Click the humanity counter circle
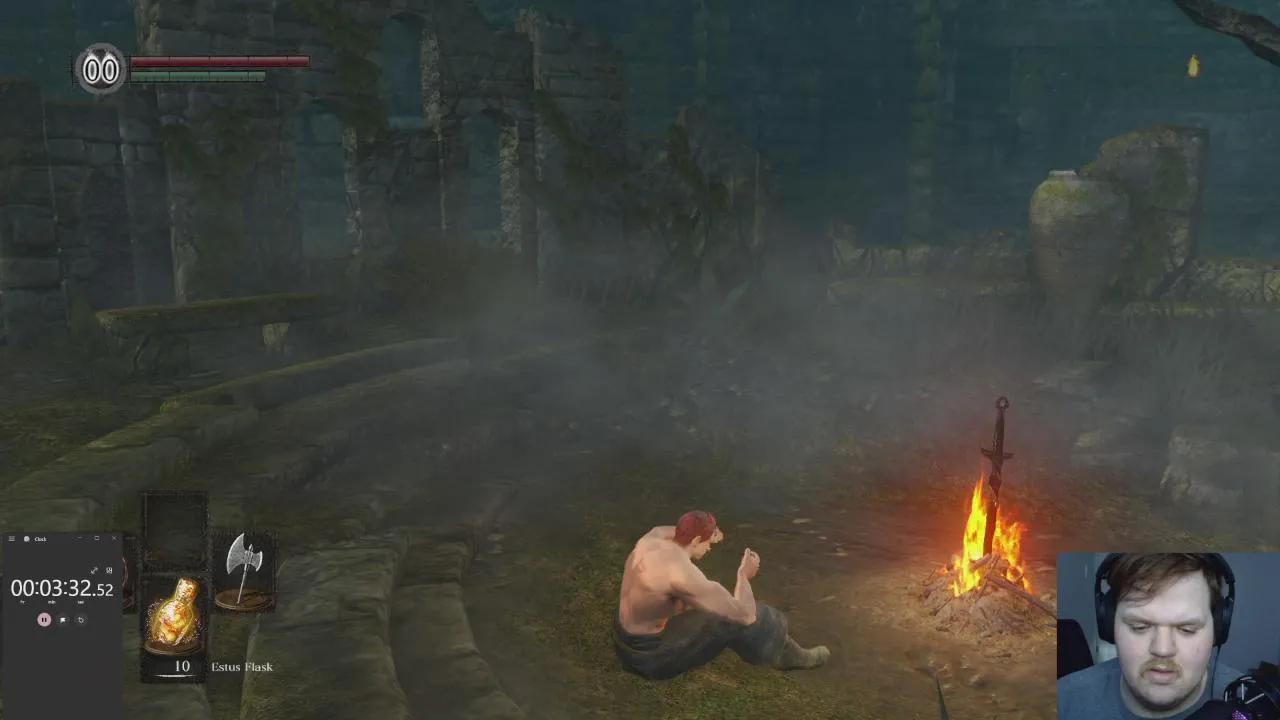Image resolution: width=1280 pixels, height=720 pixels. pyautogui.click(x=99, y=70)
